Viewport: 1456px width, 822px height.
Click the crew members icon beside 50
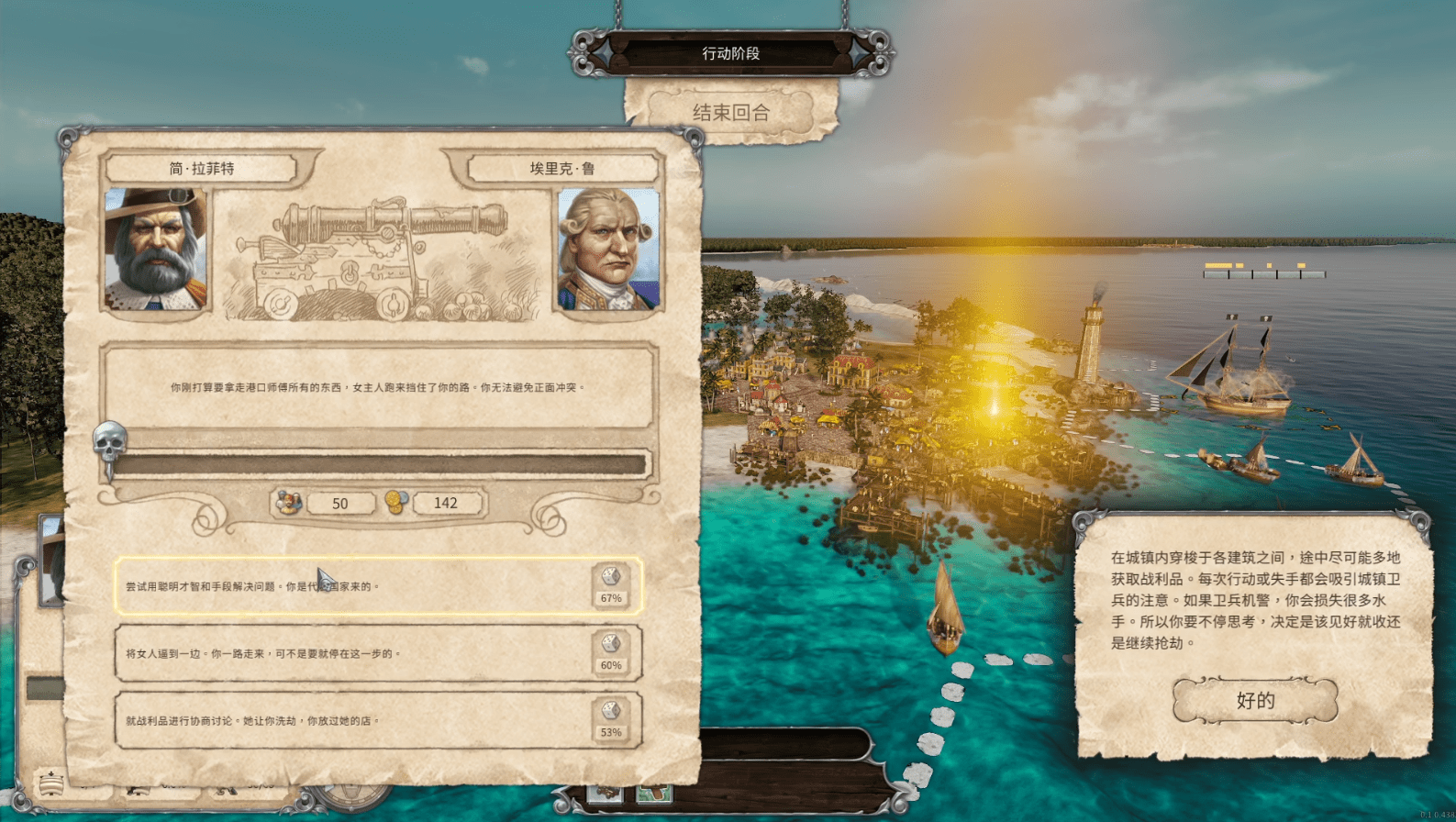[288, 503]
